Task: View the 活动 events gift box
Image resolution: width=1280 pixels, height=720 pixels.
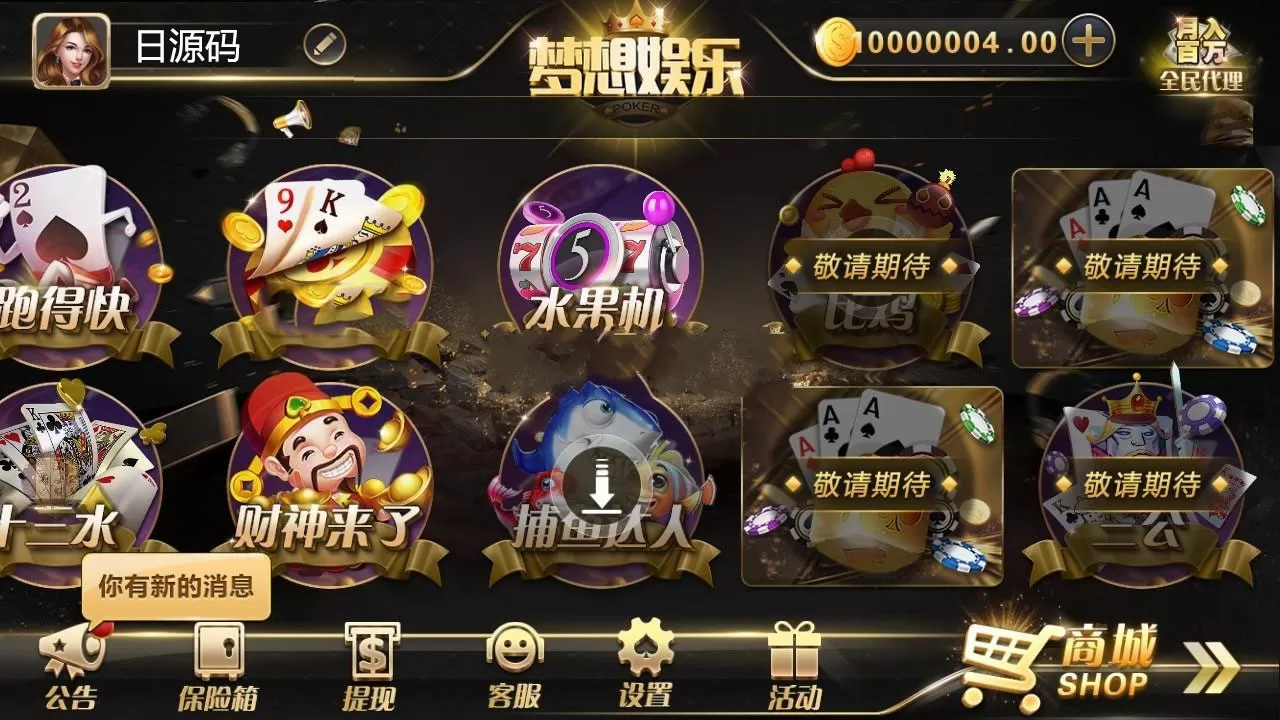Action: (793, 660)
